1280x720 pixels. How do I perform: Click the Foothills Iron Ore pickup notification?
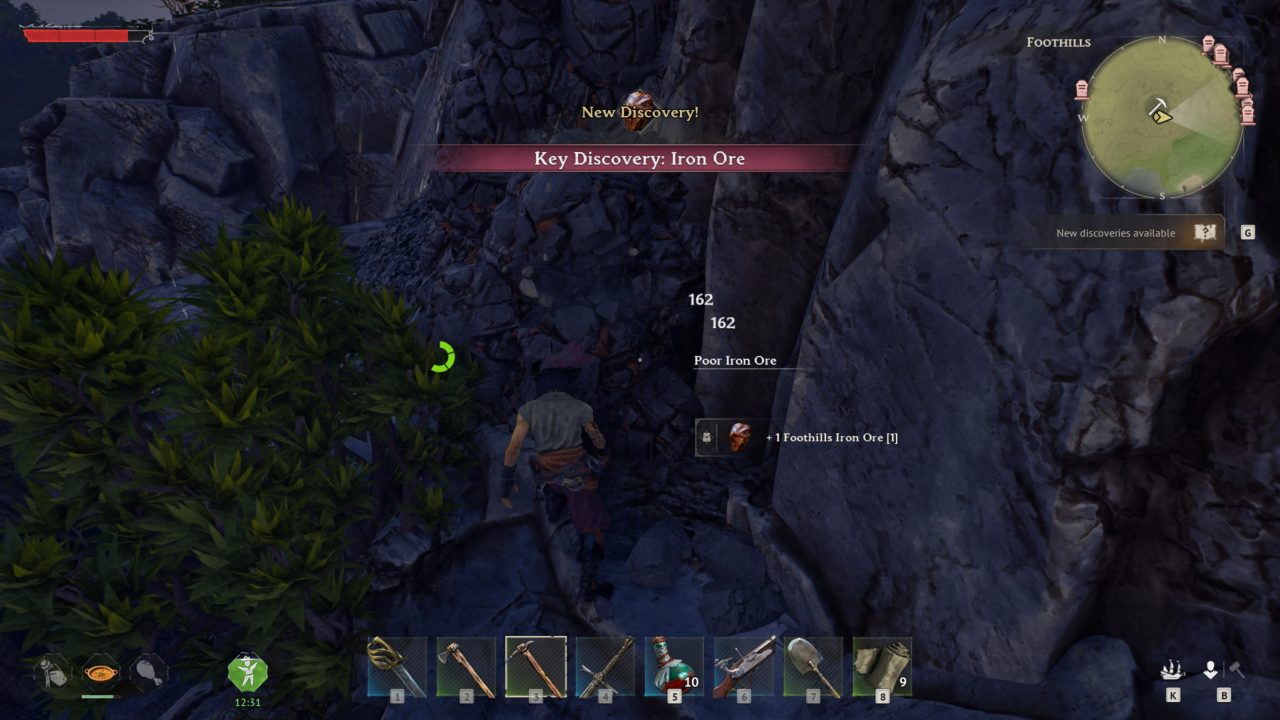[x=800, y=437]
